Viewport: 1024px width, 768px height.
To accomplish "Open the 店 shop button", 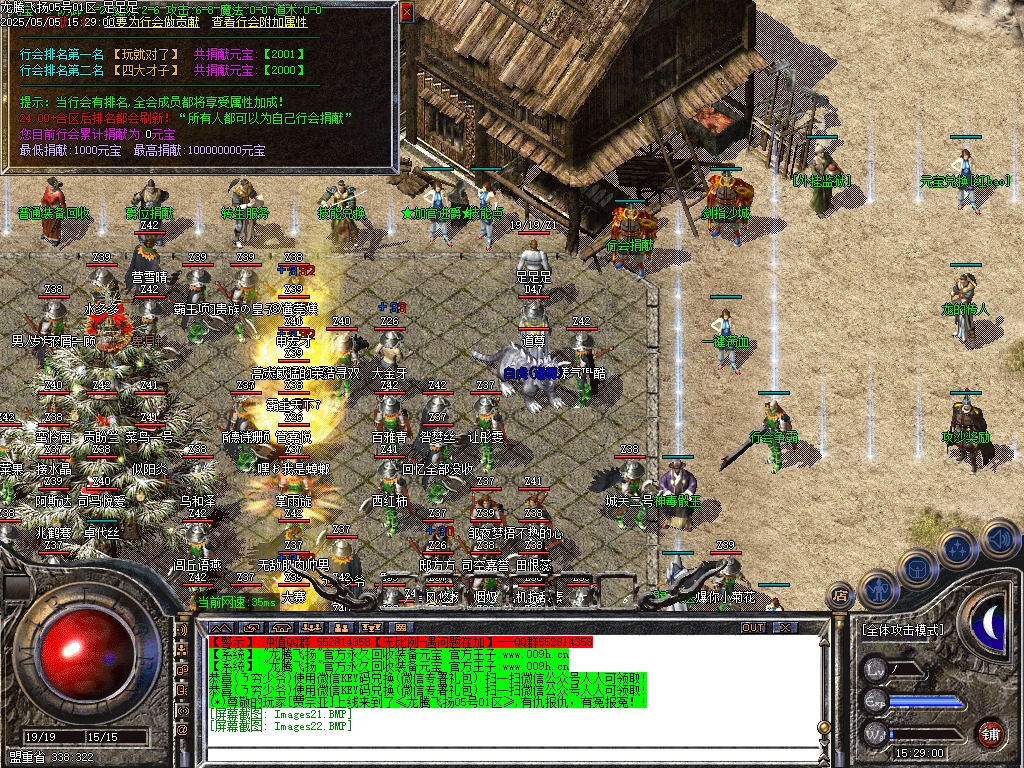I will tap(841, 594).
